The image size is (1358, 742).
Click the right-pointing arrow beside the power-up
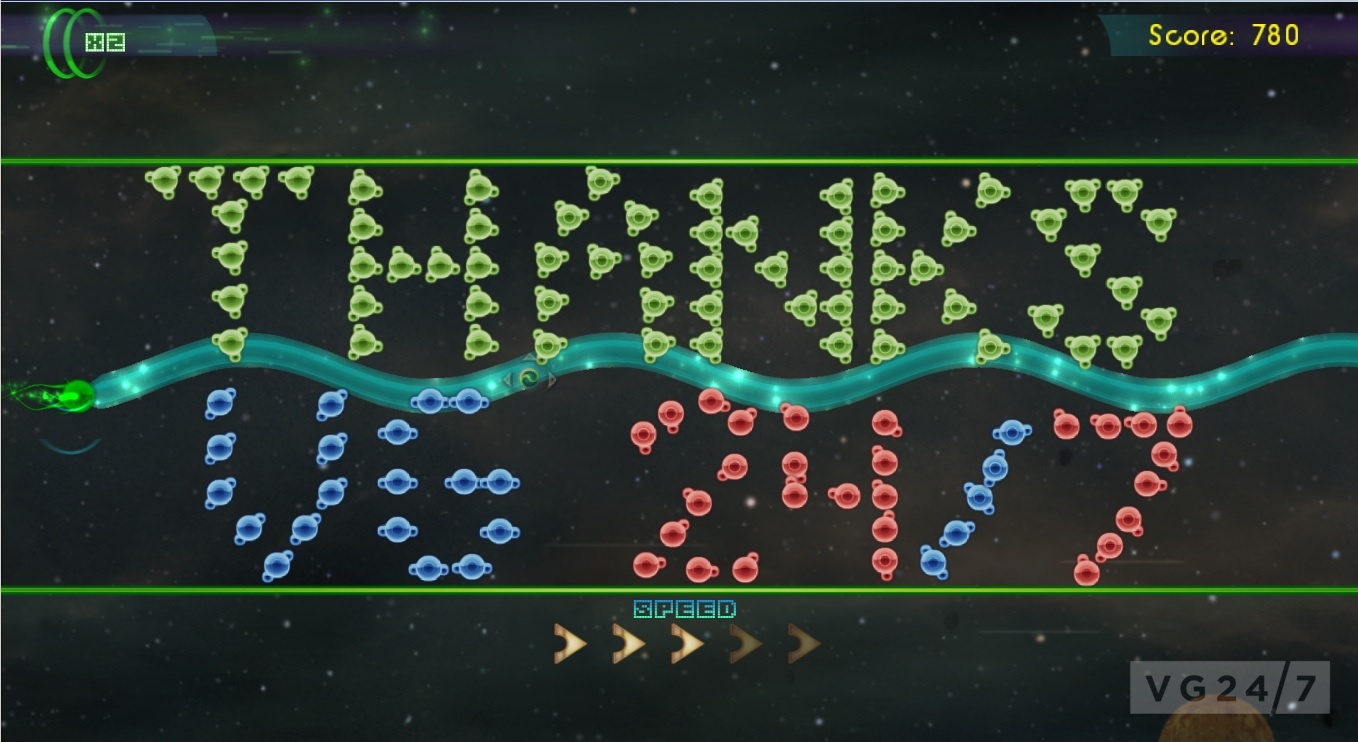click(551, 381)
